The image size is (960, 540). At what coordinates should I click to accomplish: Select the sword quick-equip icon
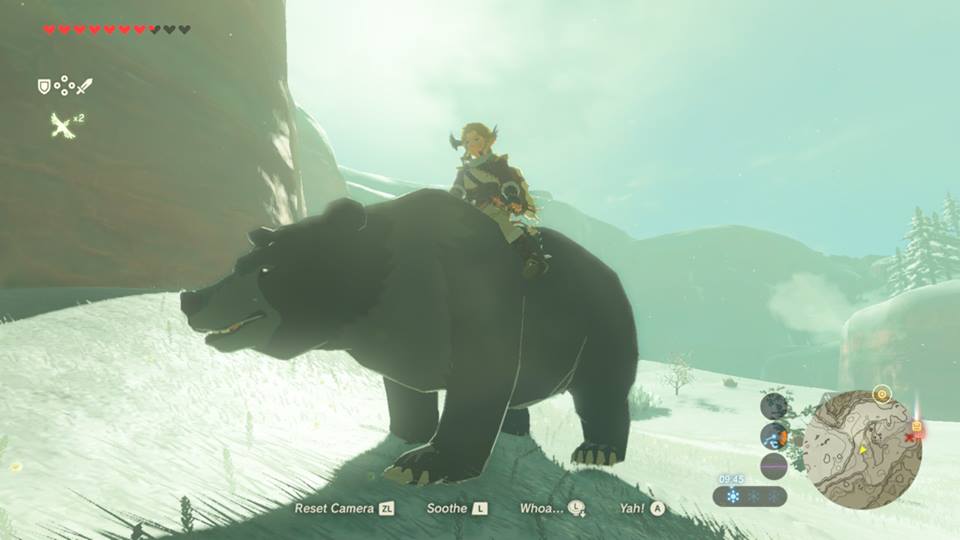tap(84, 86)
